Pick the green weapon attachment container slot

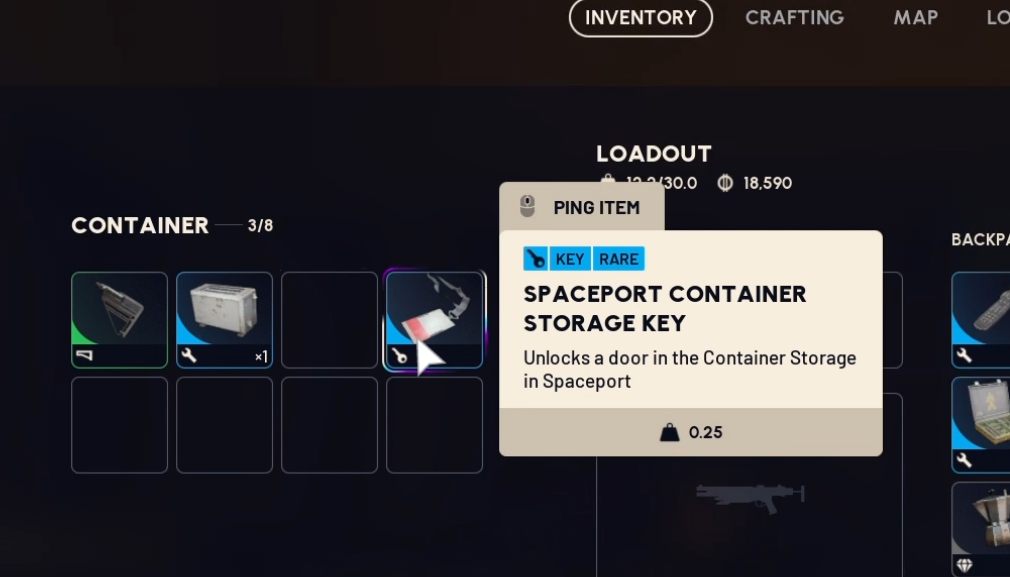click(119, 320)
